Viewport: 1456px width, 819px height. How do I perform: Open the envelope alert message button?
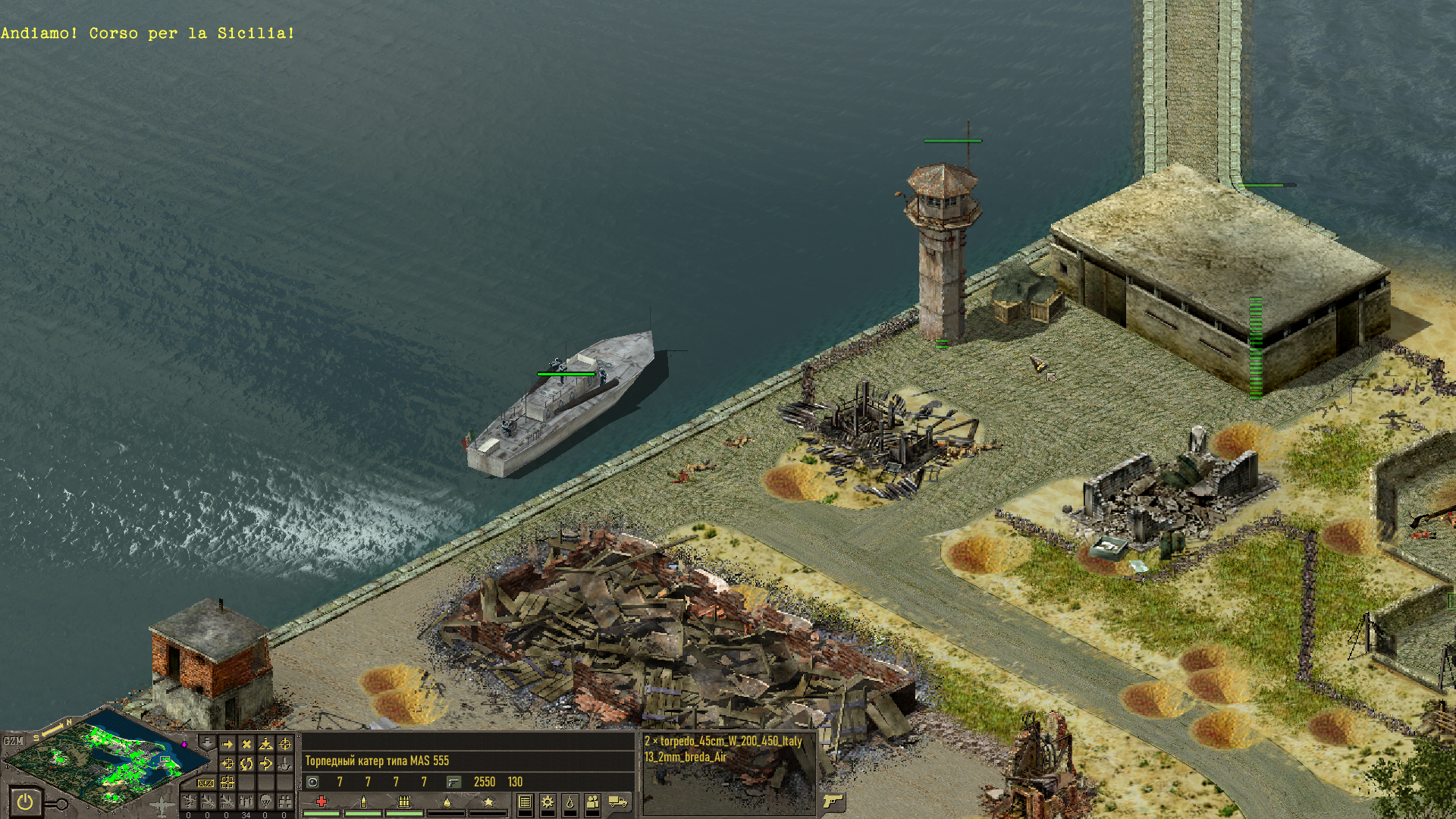(x=206, y=783)
